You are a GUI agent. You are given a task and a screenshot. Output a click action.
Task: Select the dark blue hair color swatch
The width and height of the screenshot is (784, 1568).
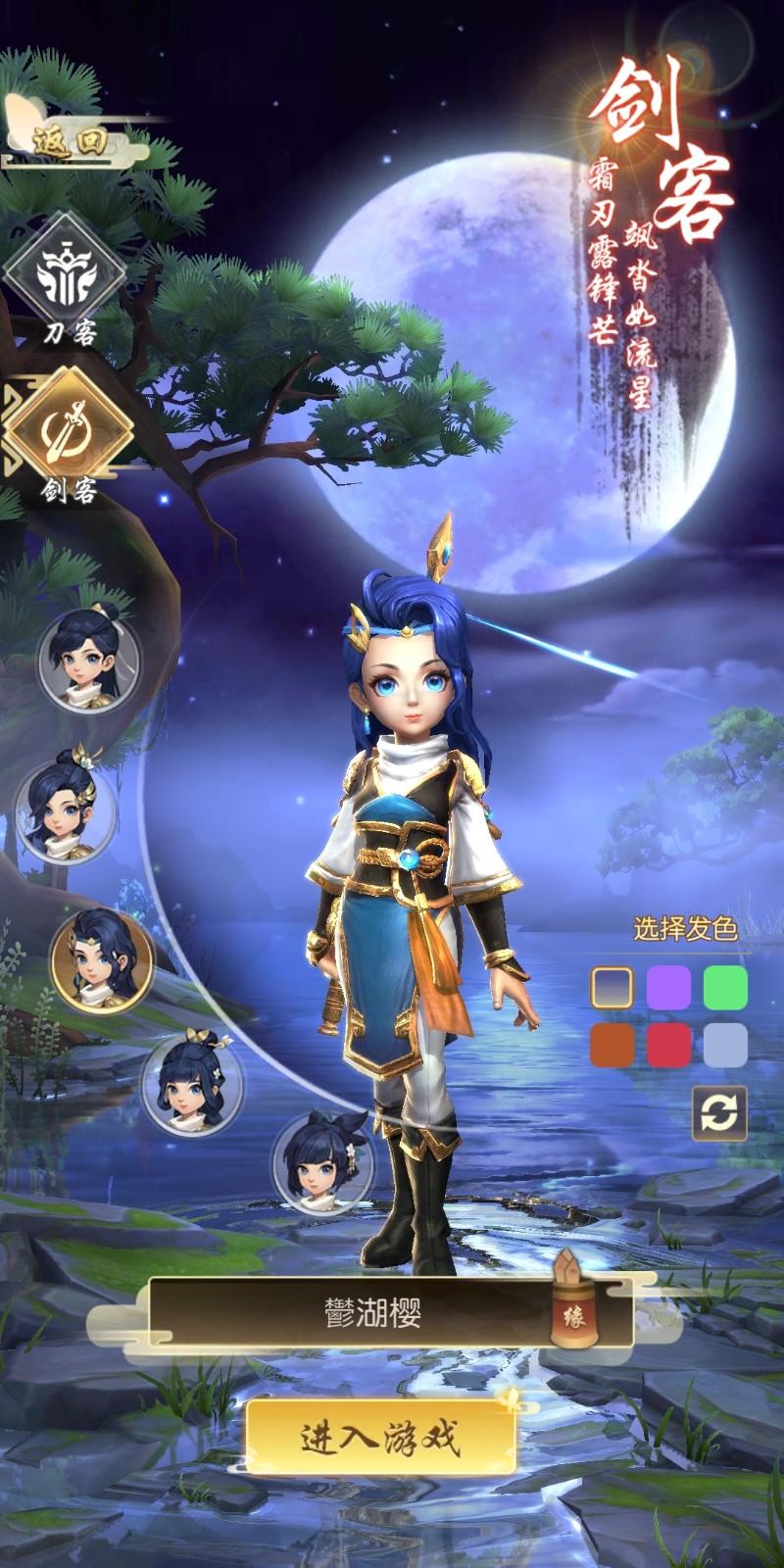[x=612, y=987]
